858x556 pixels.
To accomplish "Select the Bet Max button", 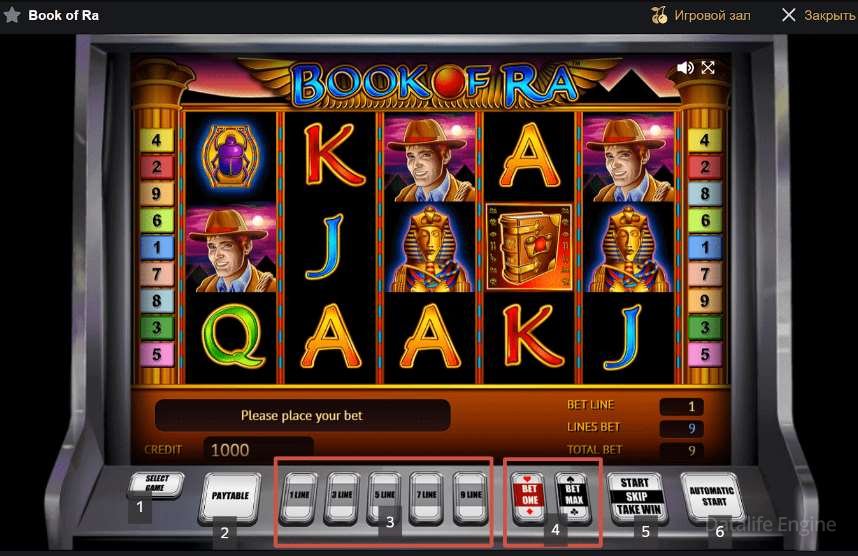I will point(572,495).
